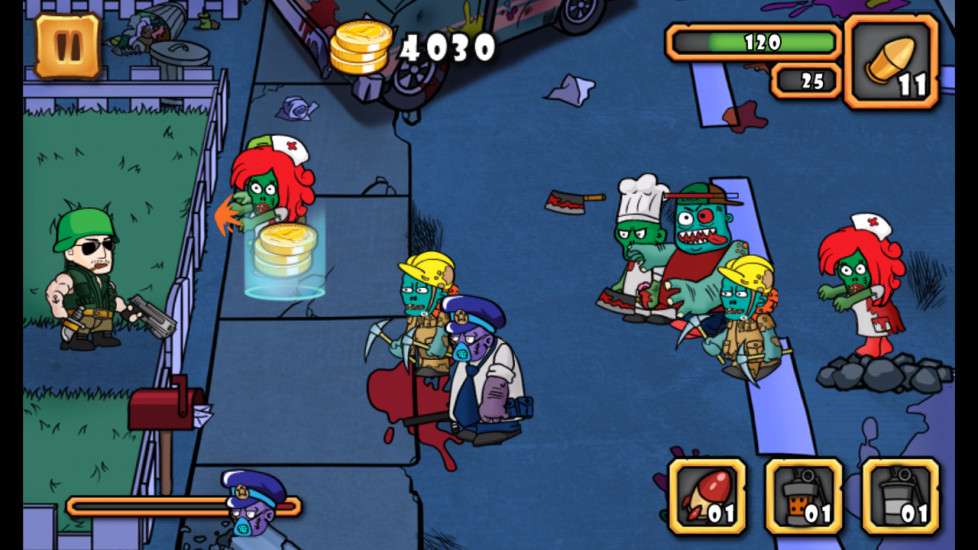The width and height of the screenshot is (978, 550).
Task: Launch the red rocket item
Action: [707, 496]
